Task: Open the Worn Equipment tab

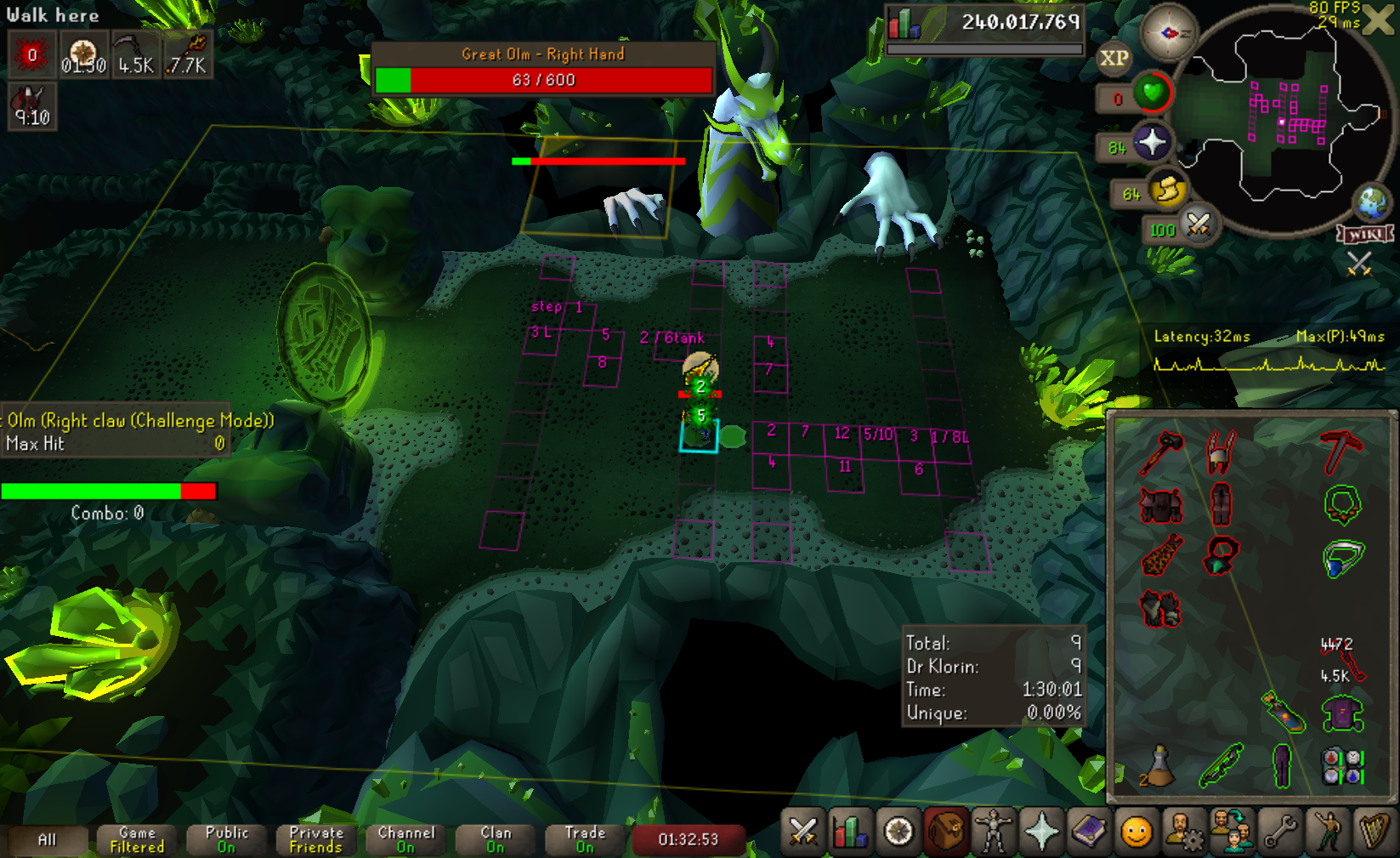Action: coord(993,832)
